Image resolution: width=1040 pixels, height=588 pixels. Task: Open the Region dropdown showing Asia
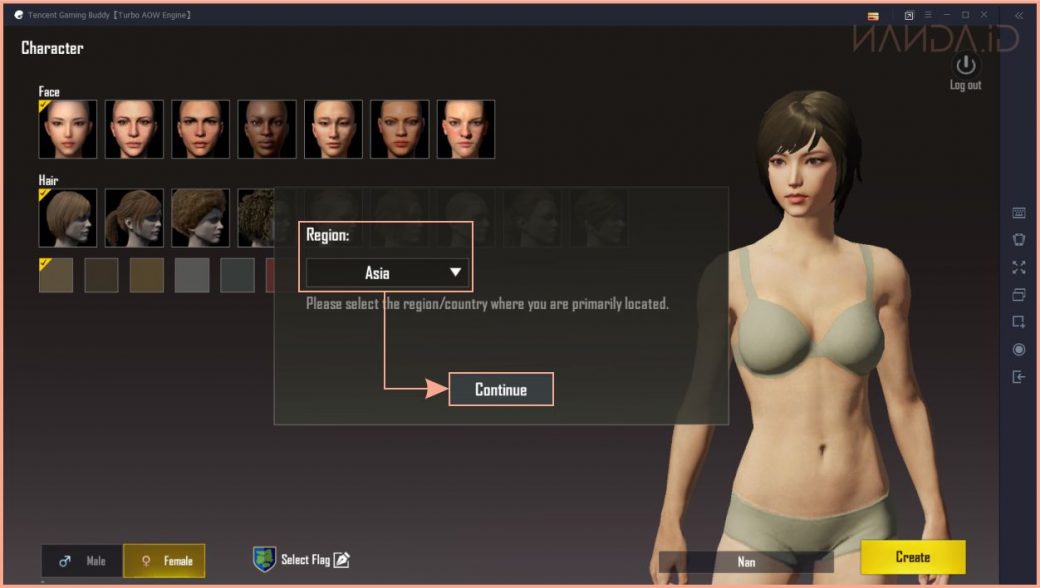coord(387,272)
